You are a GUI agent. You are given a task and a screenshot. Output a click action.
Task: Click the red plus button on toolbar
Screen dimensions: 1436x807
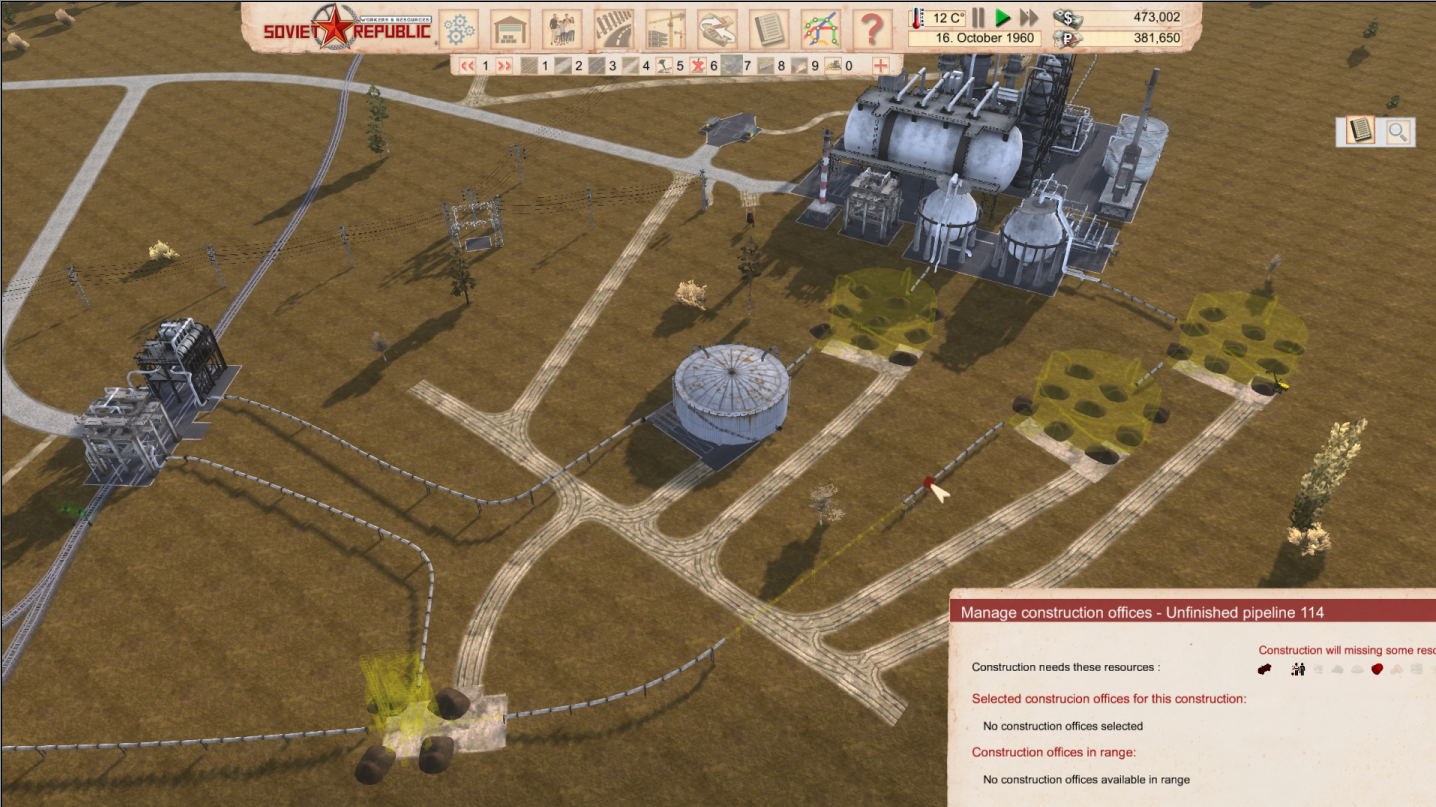881,66
